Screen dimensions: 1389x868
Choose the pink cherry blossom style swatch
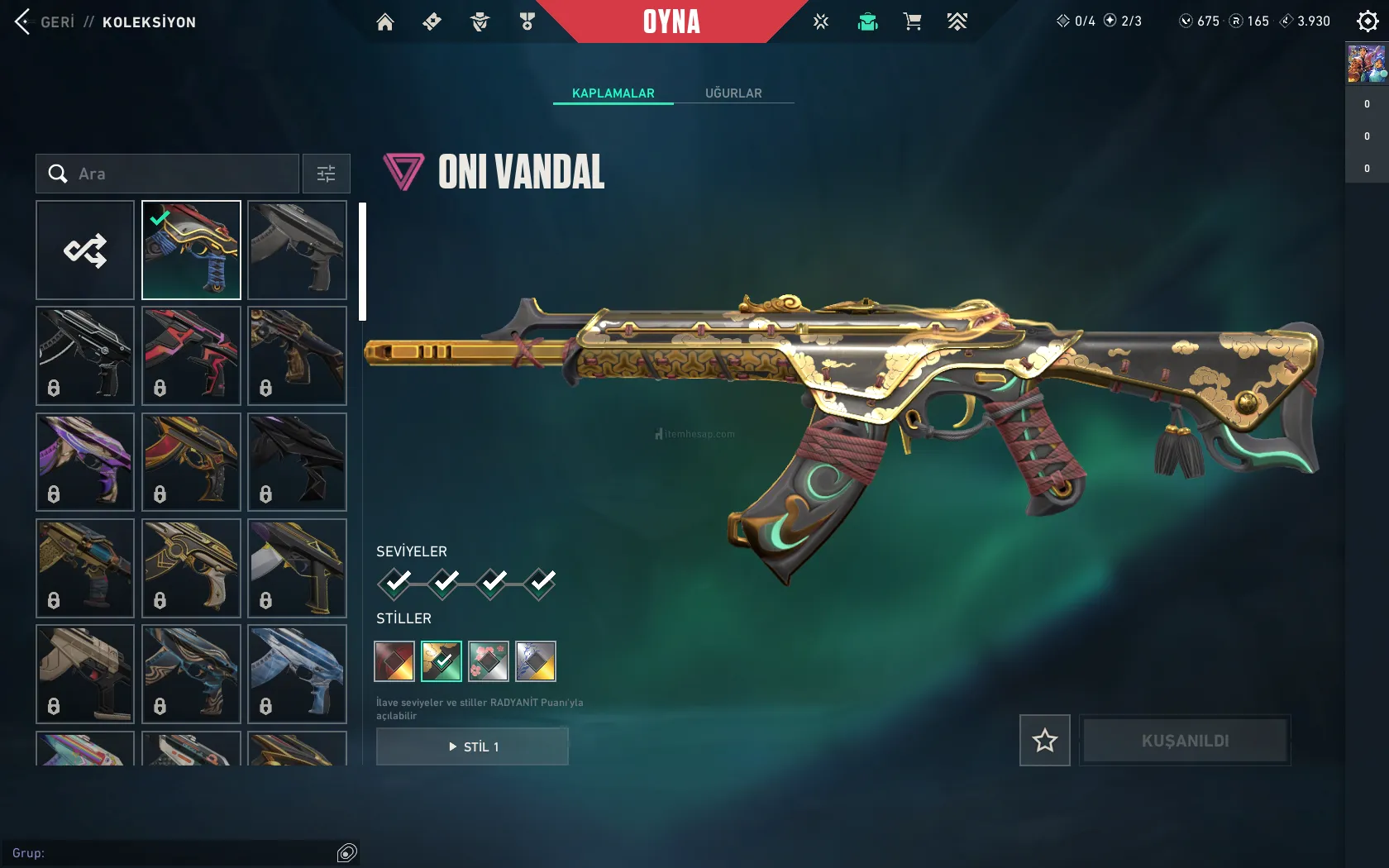(489, 661)
